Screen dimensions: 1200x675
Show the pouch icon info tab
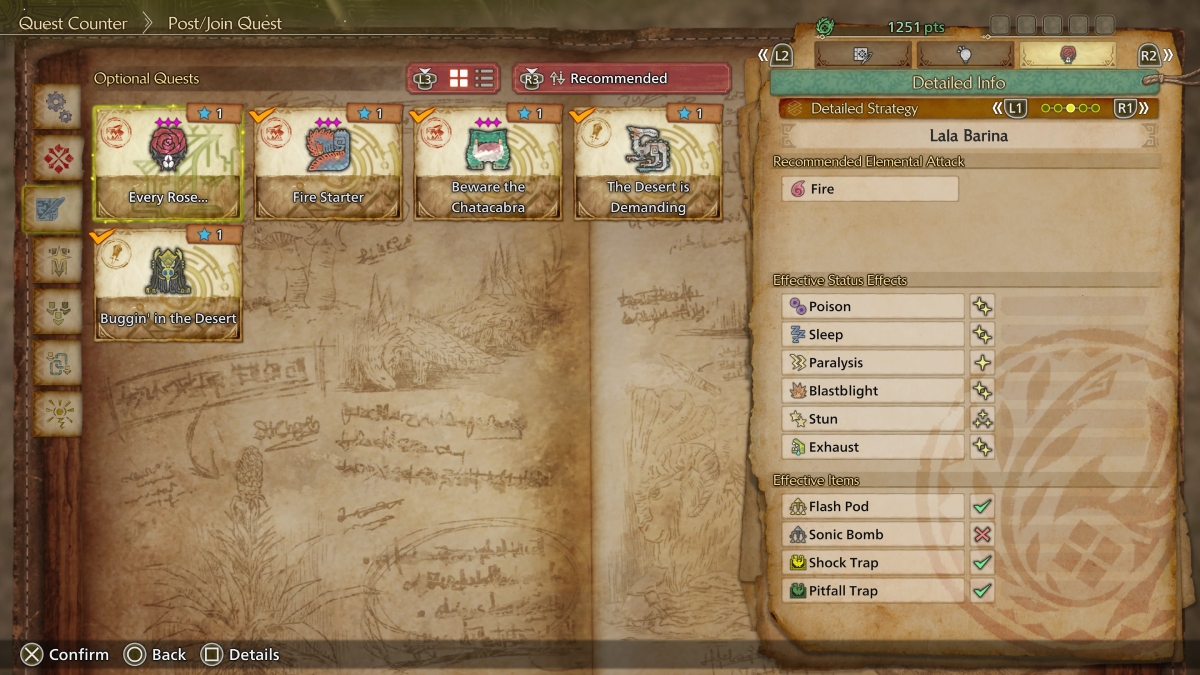click(x=965, y=55)
